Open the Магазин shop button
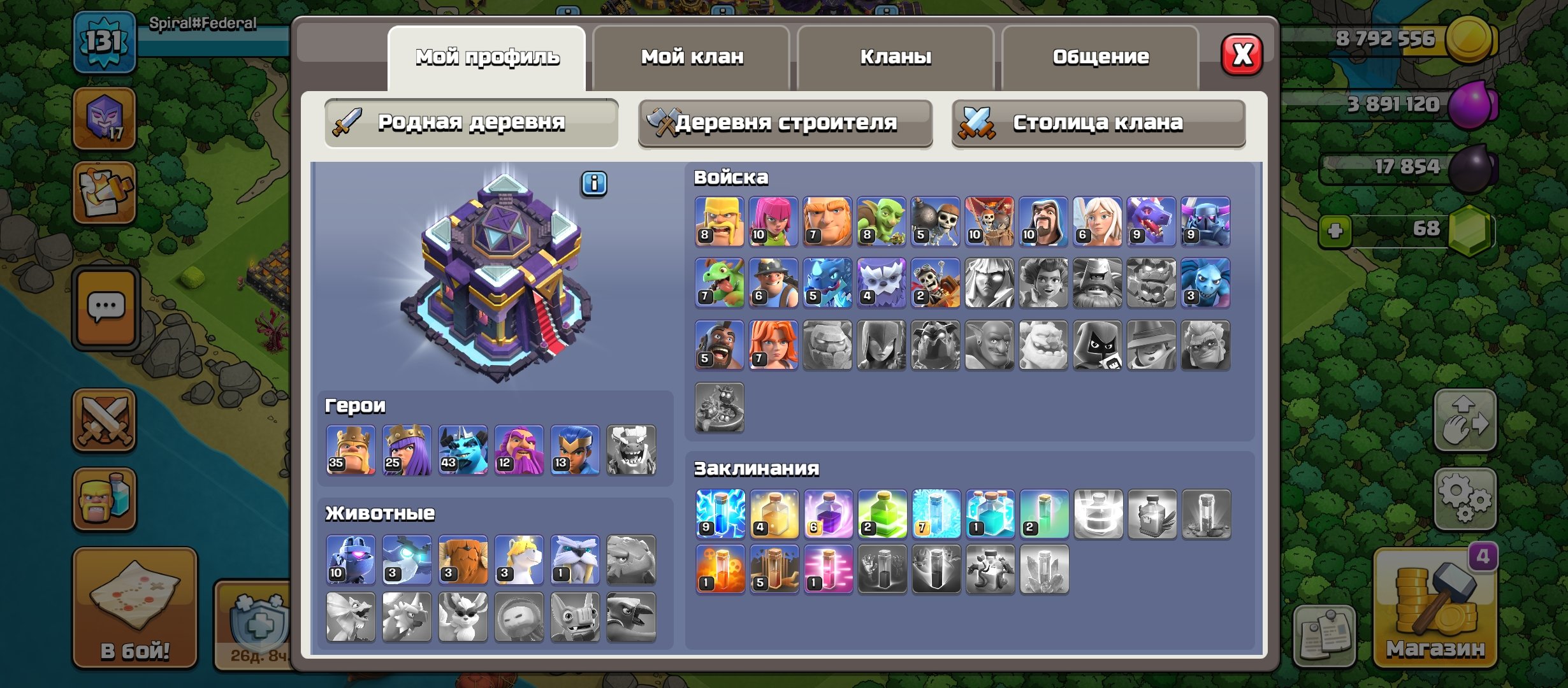Image resolution: width=1568 pixels, height=688 pixels. [1435, 608]
